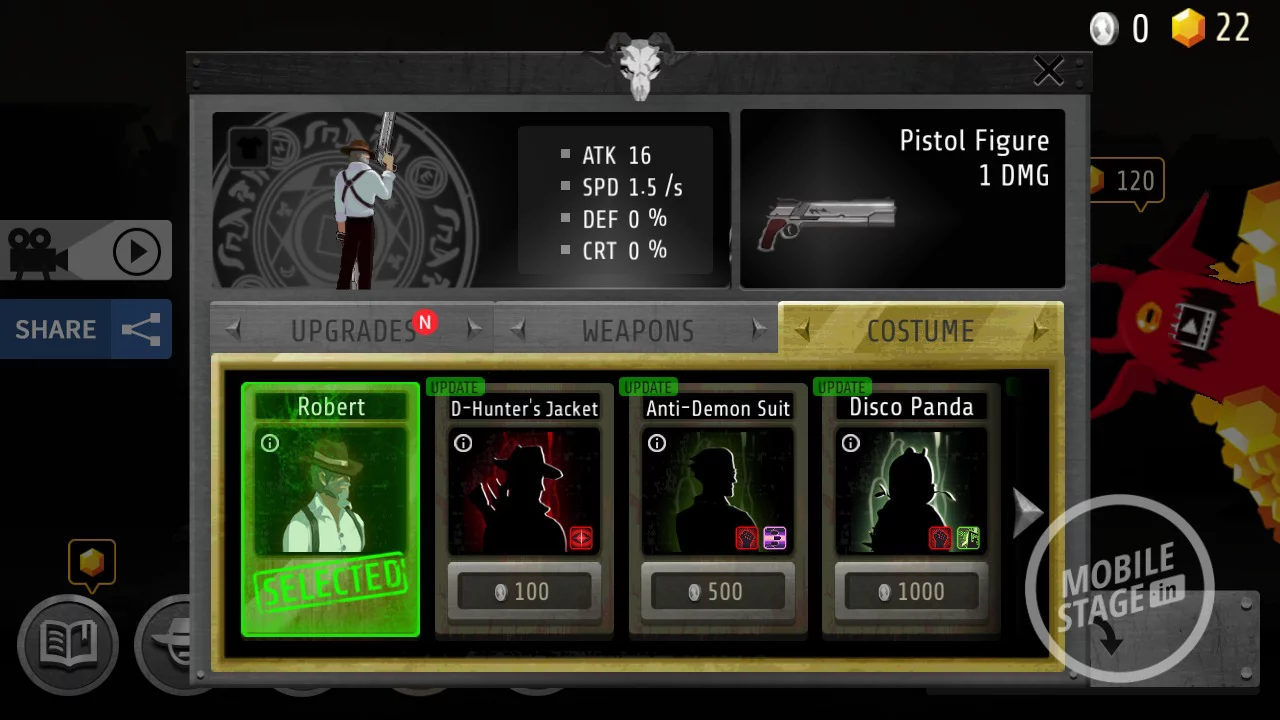Open the UPGRADES tab with notification badge
The width and height of the screenshot is (1280, 720).
(x=354, y=330)
